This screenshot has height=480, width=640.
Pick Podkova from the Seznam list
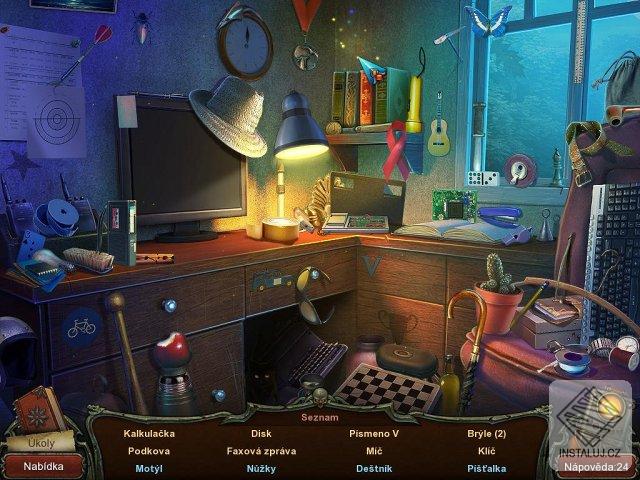149,451
